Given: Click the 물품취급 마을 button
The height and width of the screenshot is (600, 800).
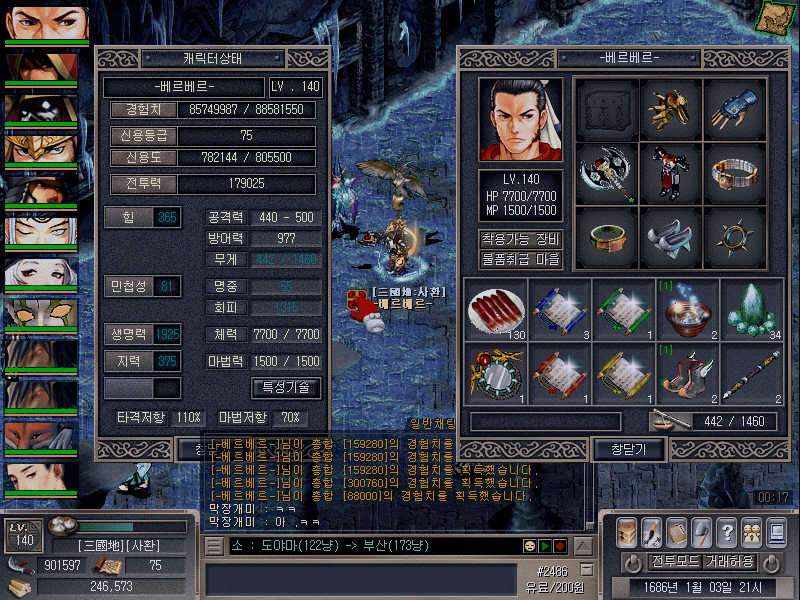Looking at the screenshot, I should coord(520,260).
